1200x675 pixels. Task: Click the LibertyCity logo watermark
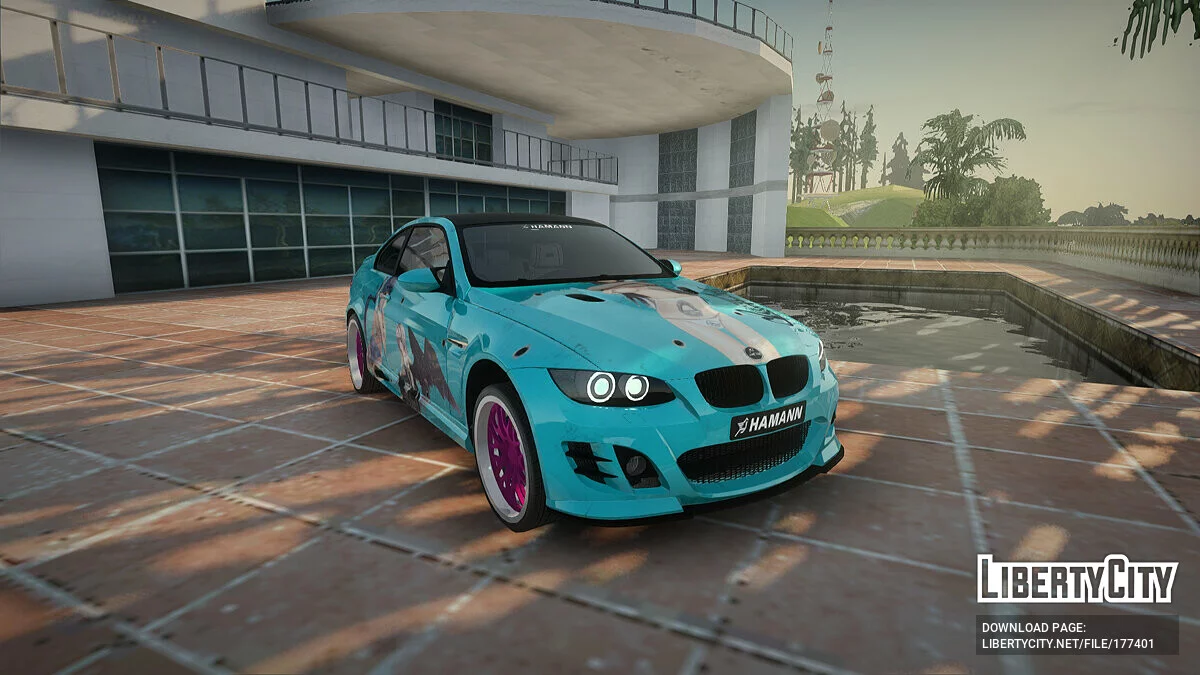pos(1077,580)
